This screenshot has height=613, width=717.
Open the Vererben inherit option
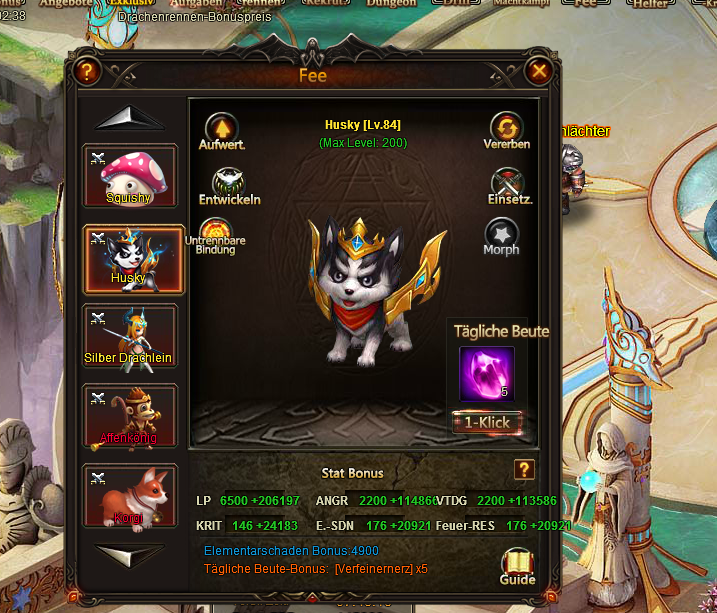tap(507, 128)
